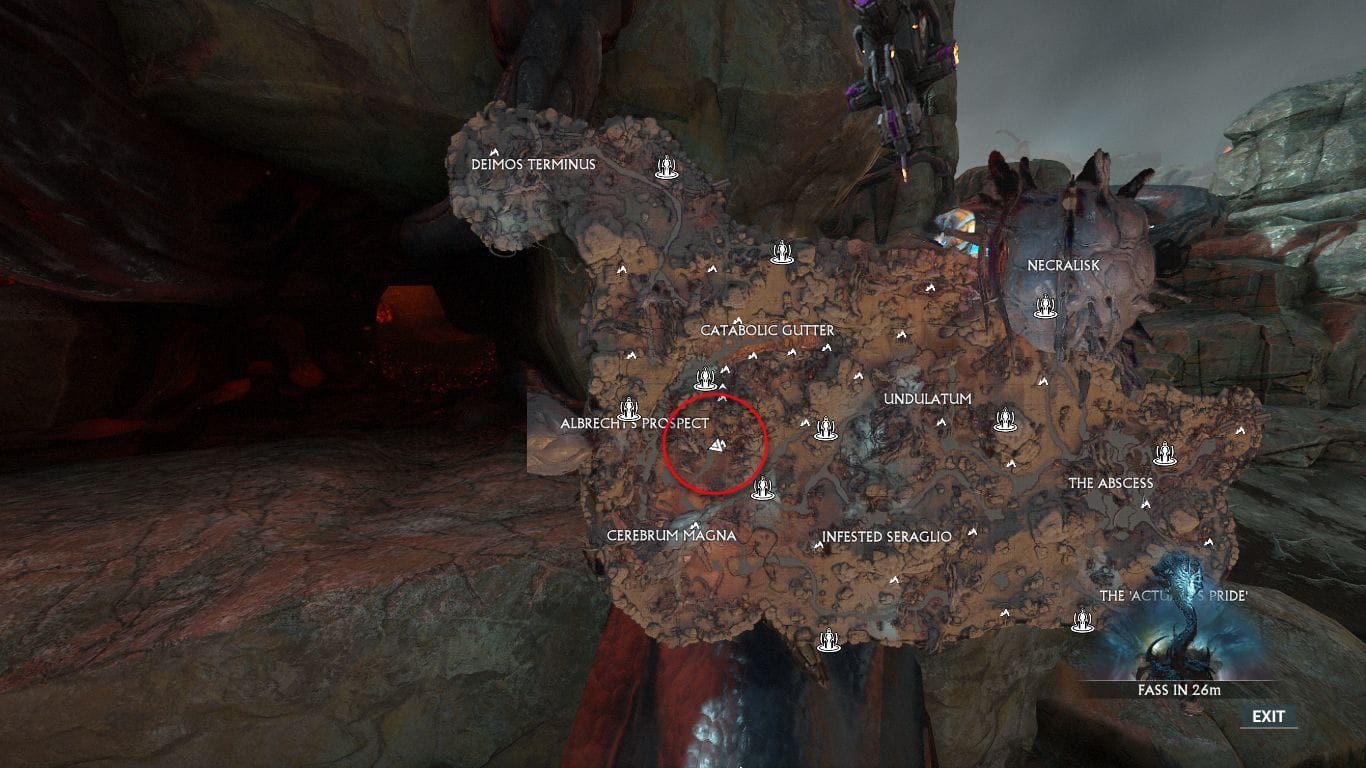Toggle the cave entrance icon near Cerebrum Magna
Image resolution: width=1366 pixels, height=768 pixels.
coord(696,524)
